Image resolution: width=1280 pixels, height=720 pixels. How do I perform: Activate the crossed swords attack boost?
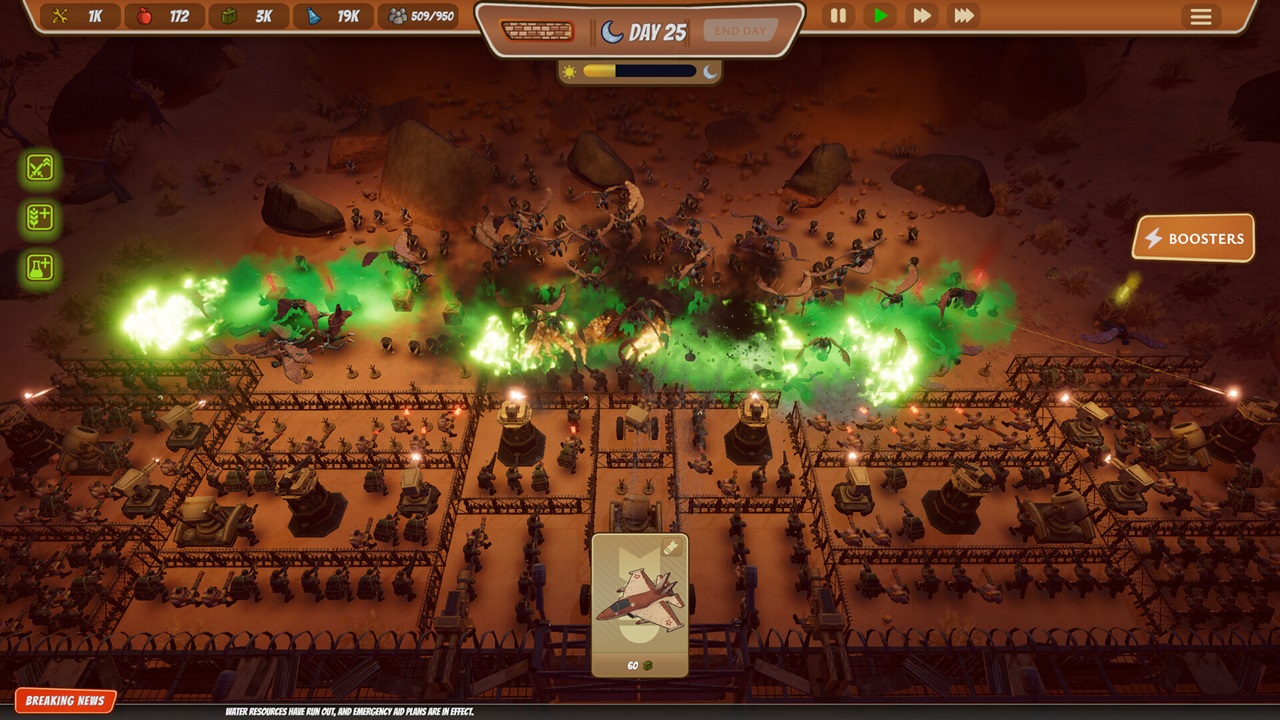(x=40, y=168)
